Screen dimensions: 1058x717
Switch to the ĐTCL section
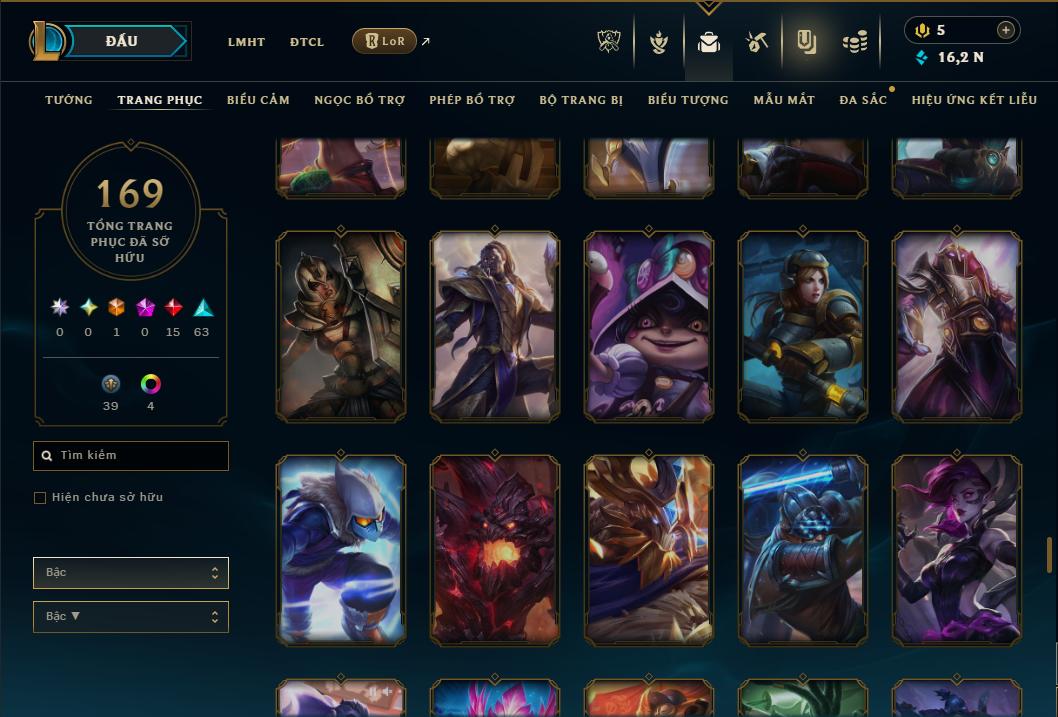[x=306, y=42]
